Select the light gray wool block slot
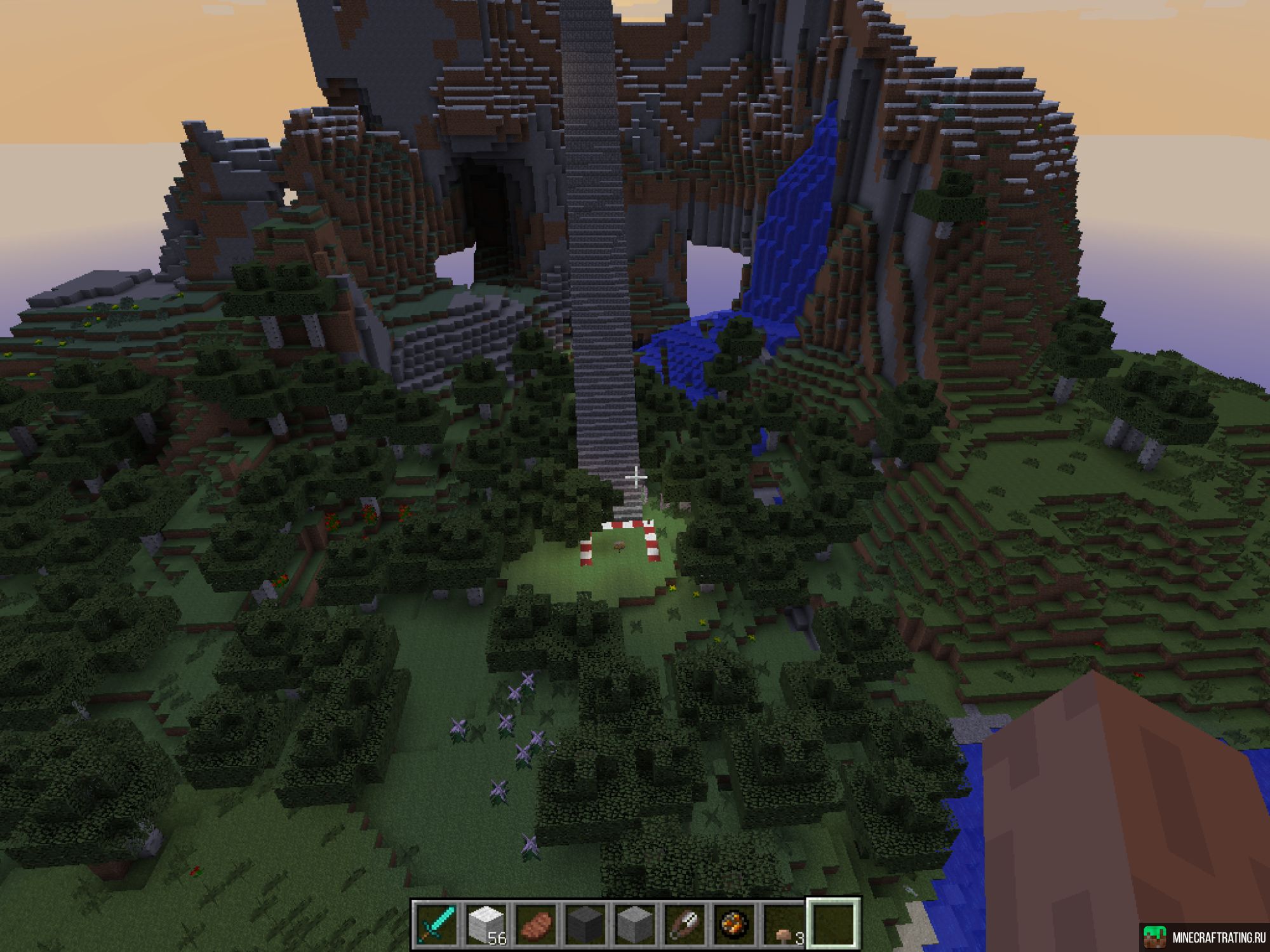 click(x=634, y=925)
